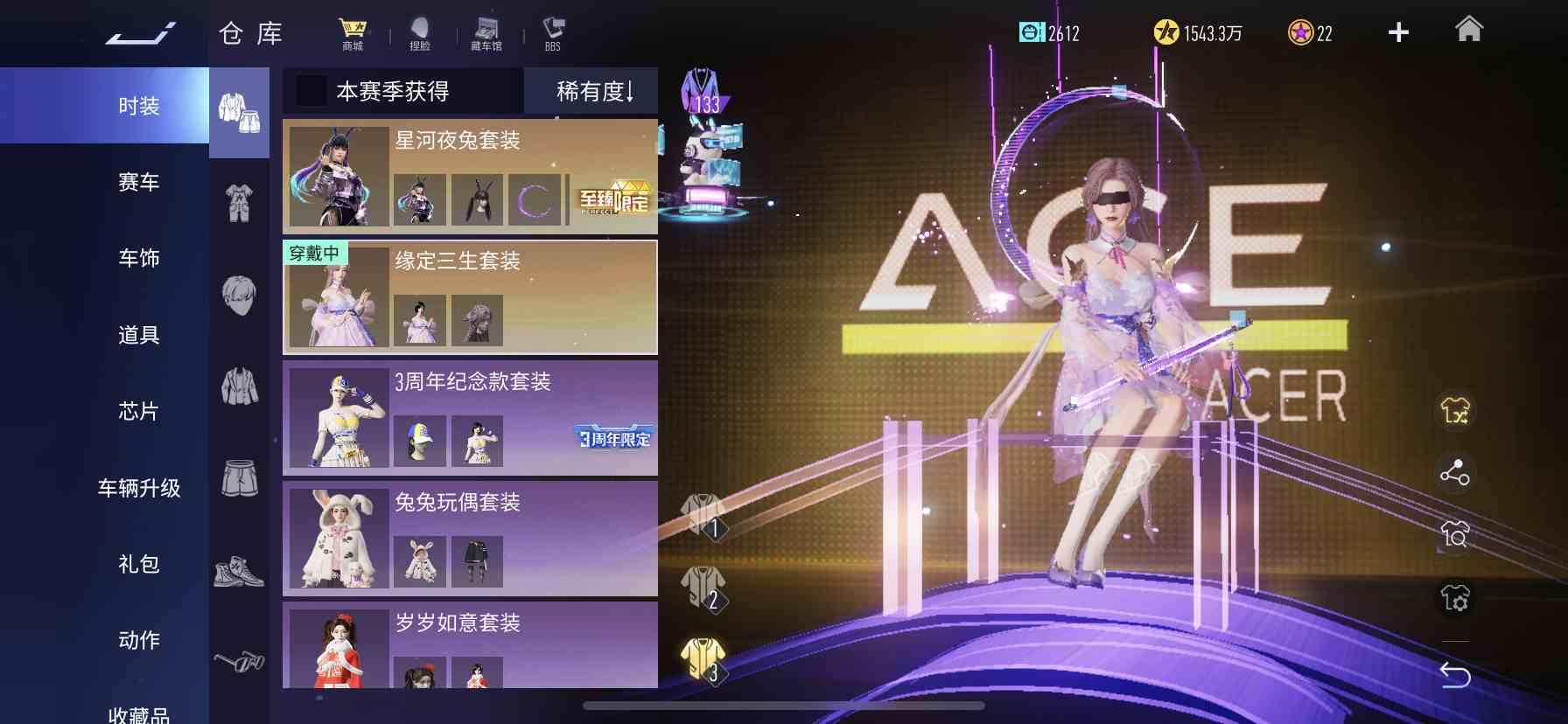Open the 商城 shop
Image resolution: width=1568 pixels, height=724 pixels.
click(353, 34)
